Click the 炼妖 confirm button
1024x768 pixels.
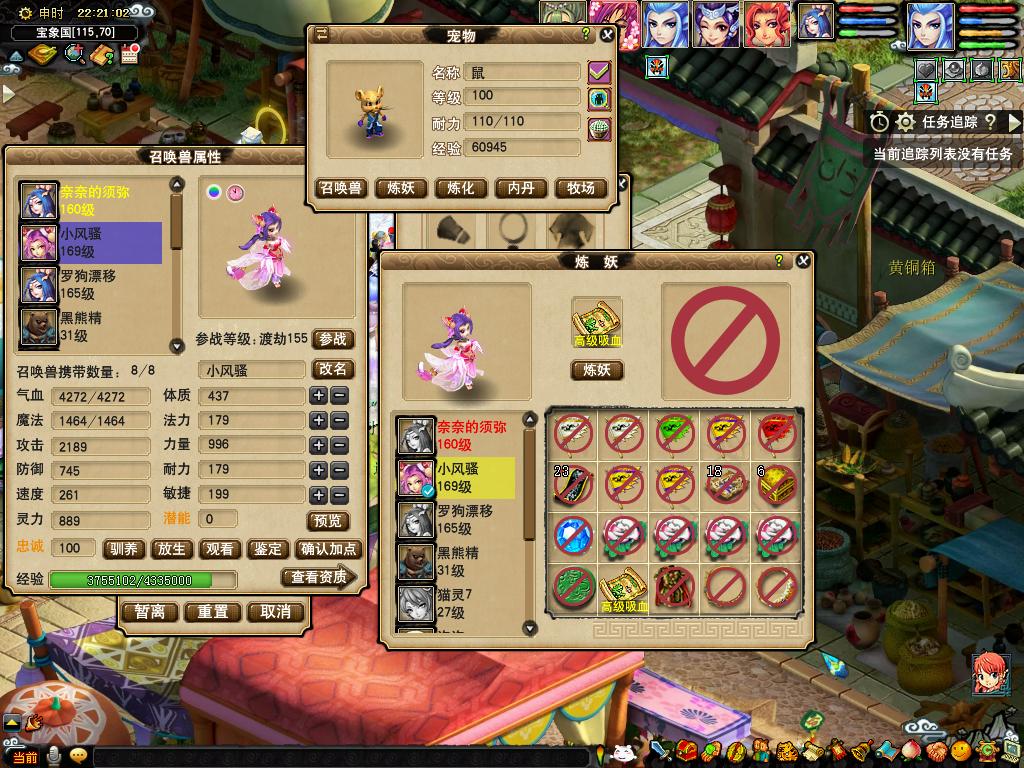click(x=597, y=370)
